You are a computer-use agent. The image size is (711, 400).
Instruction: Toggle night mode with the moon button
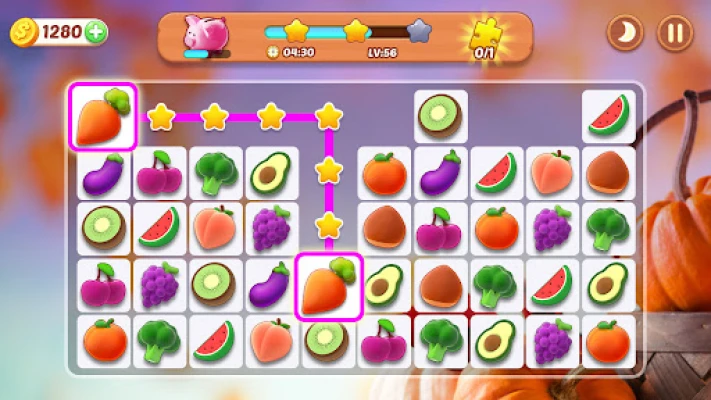625,33
